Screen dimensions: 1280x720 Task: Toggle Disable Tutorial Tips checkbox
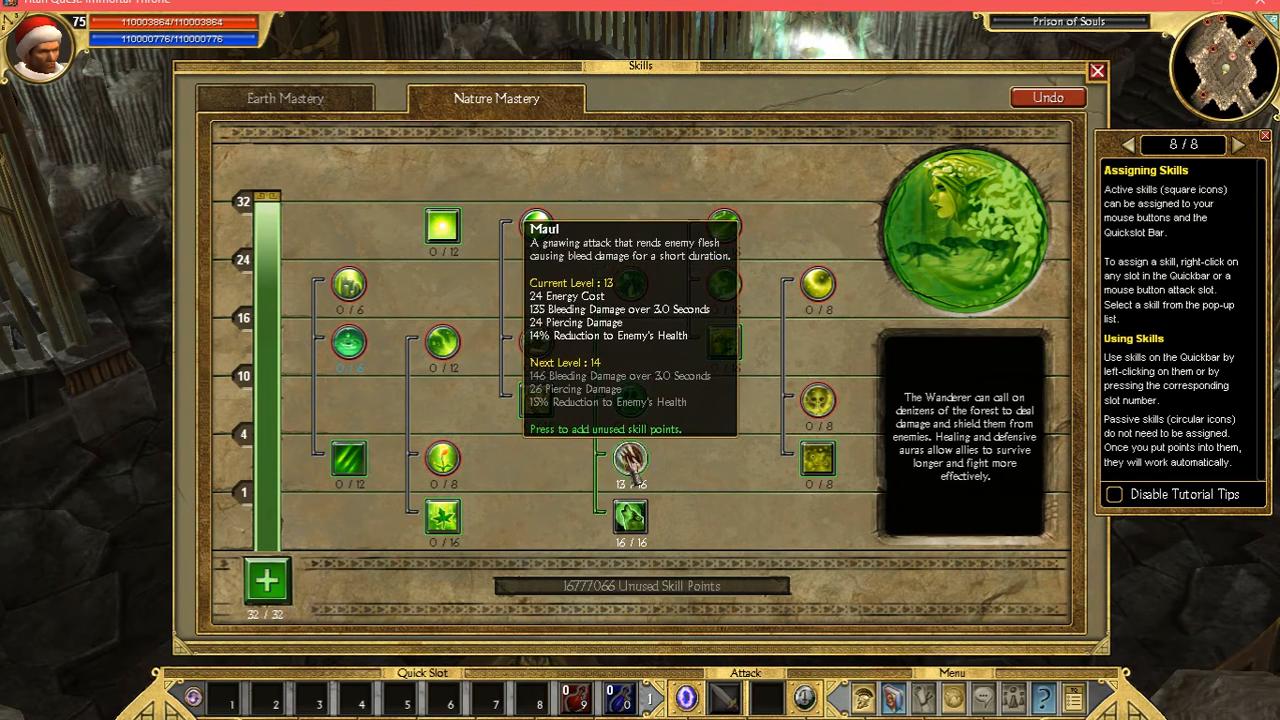(1114, 494)
